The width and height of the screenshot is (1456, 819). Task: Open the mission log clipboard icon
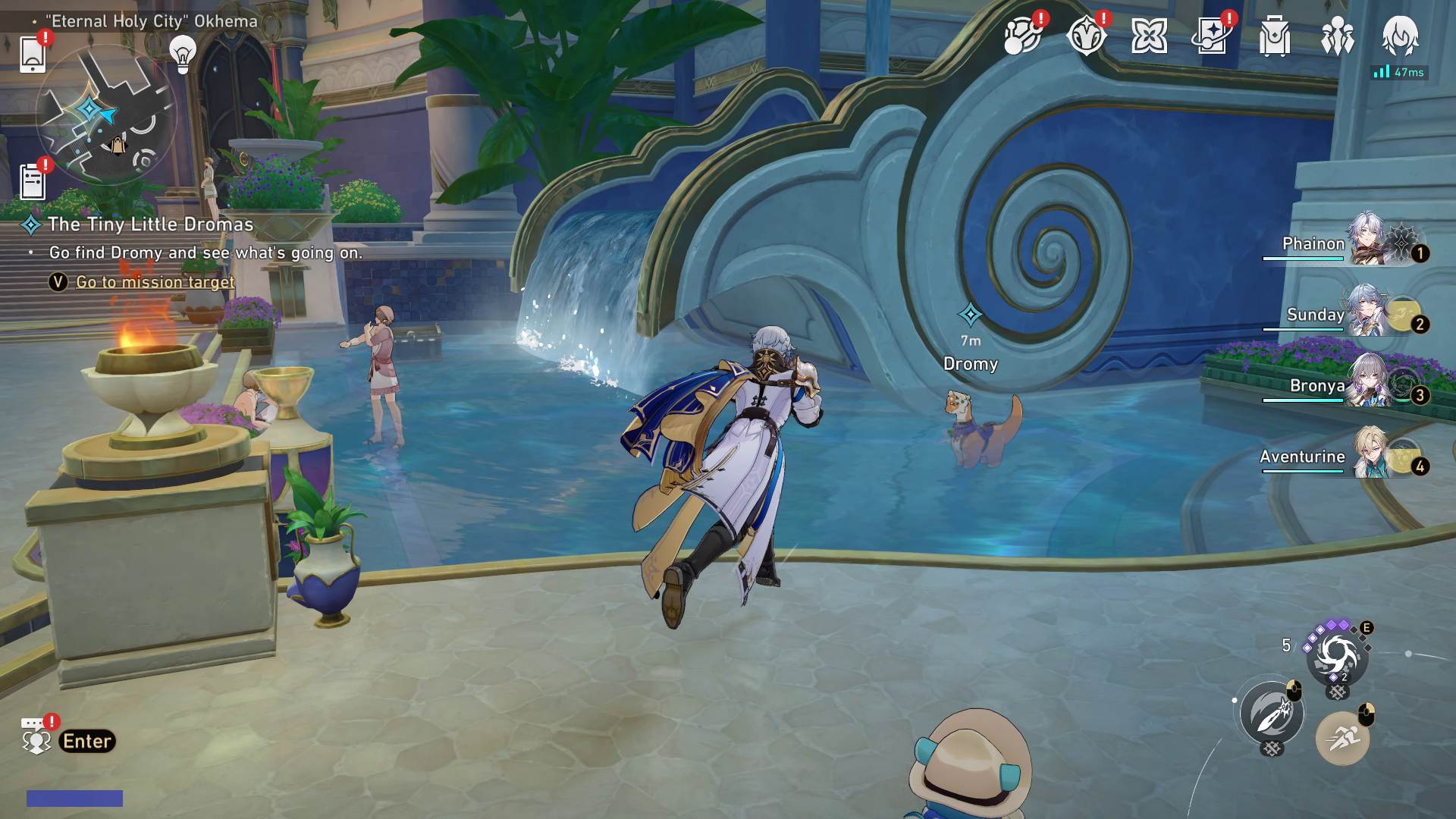(33, 181)
